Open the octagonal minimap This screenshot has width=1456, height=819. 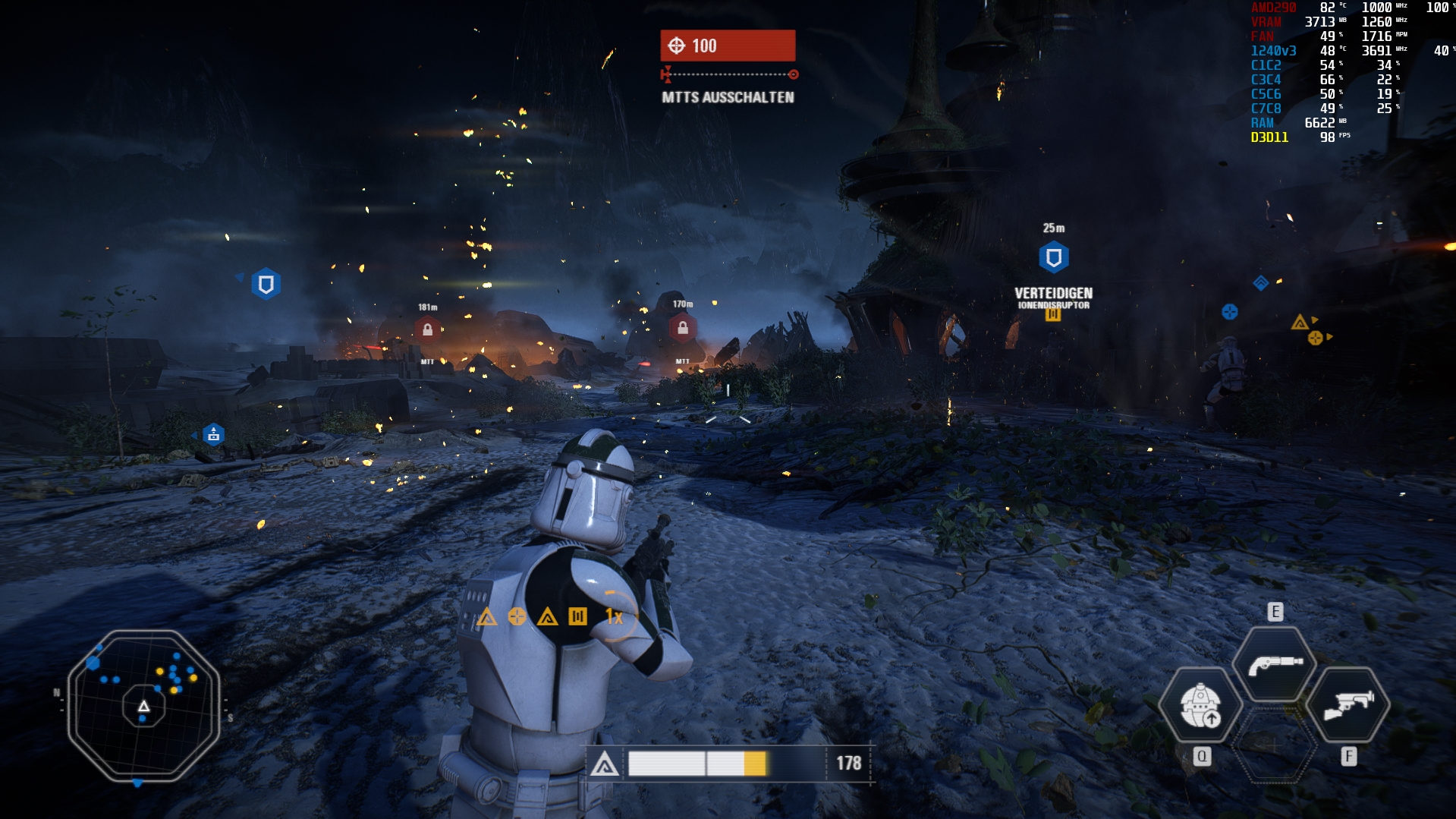pyautogui.click(x=143, y=706)
